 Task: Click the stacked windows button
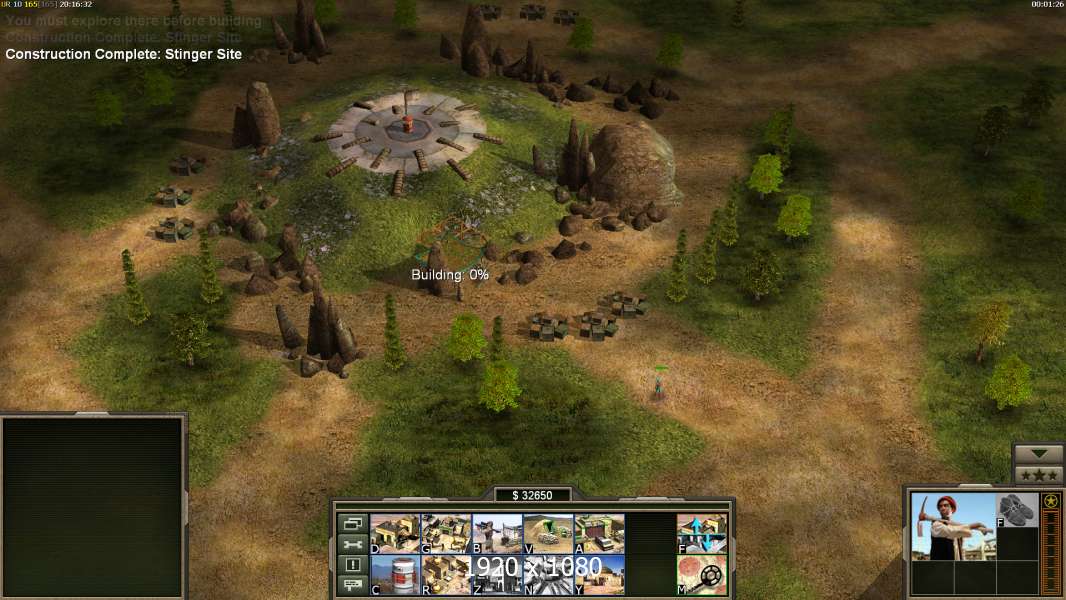[352, 523]
